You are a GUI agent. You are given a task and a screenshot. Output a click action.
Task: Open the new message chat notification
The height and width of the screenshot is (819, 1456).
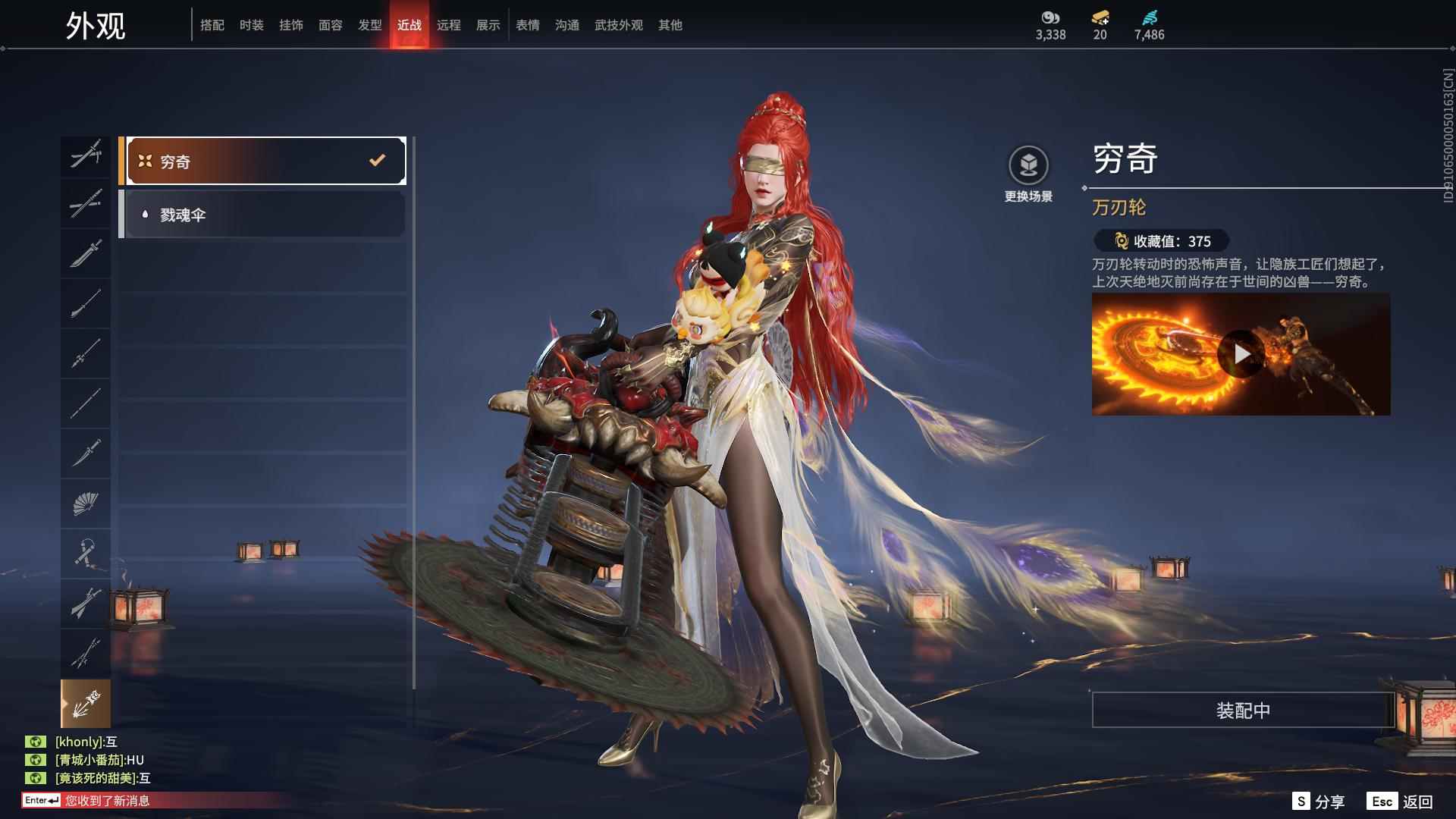[106, 801]
